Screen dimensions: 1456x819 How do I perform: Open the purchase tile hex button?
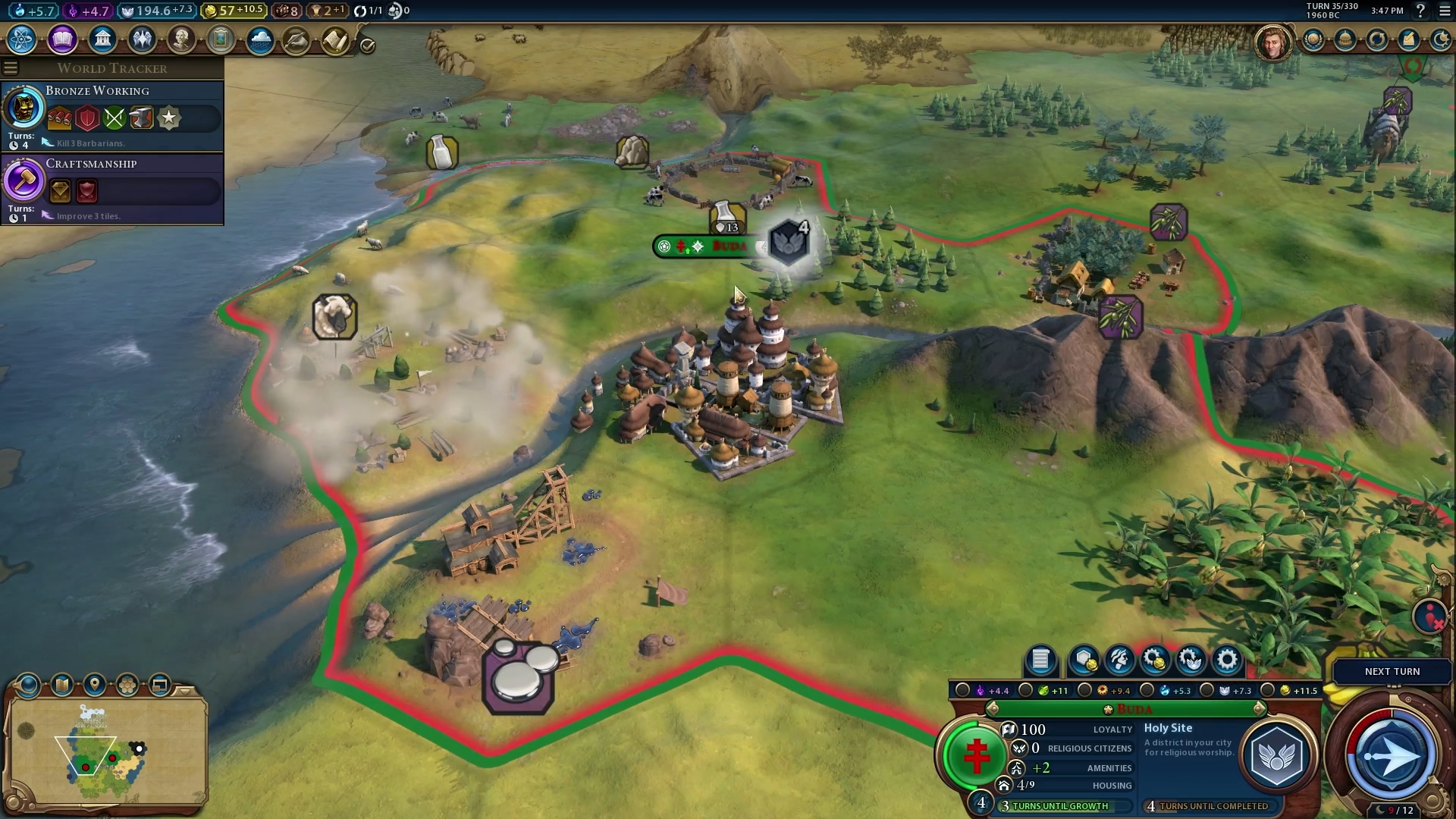[x=1084, y=661]
